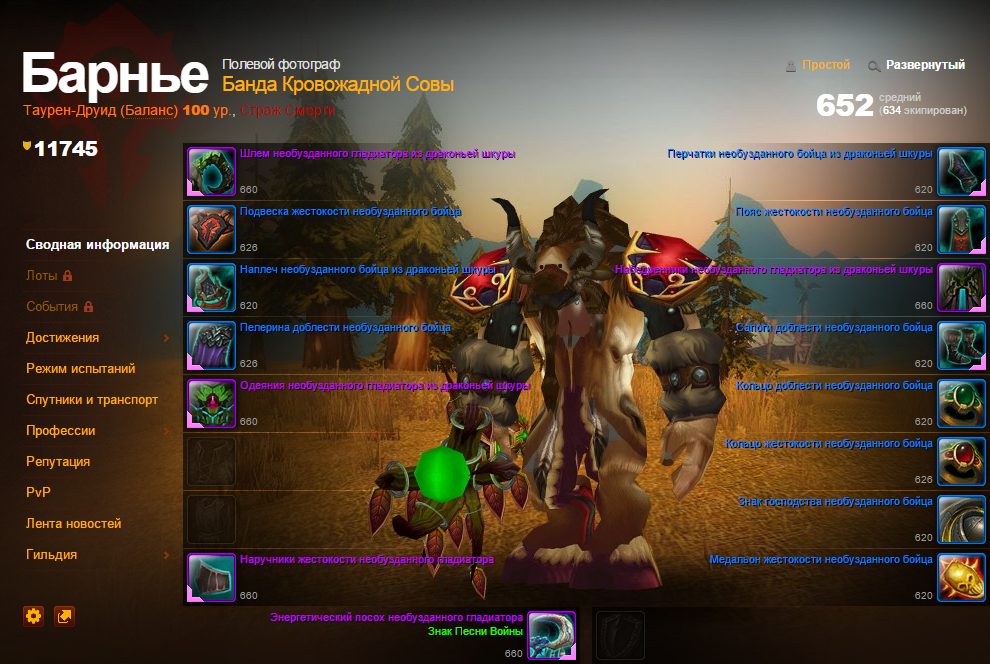Image resolution: width=990 pixels, height=664 pixels.
Task: Open Сапоги доблести boots item link
Action: click(834, 328)
